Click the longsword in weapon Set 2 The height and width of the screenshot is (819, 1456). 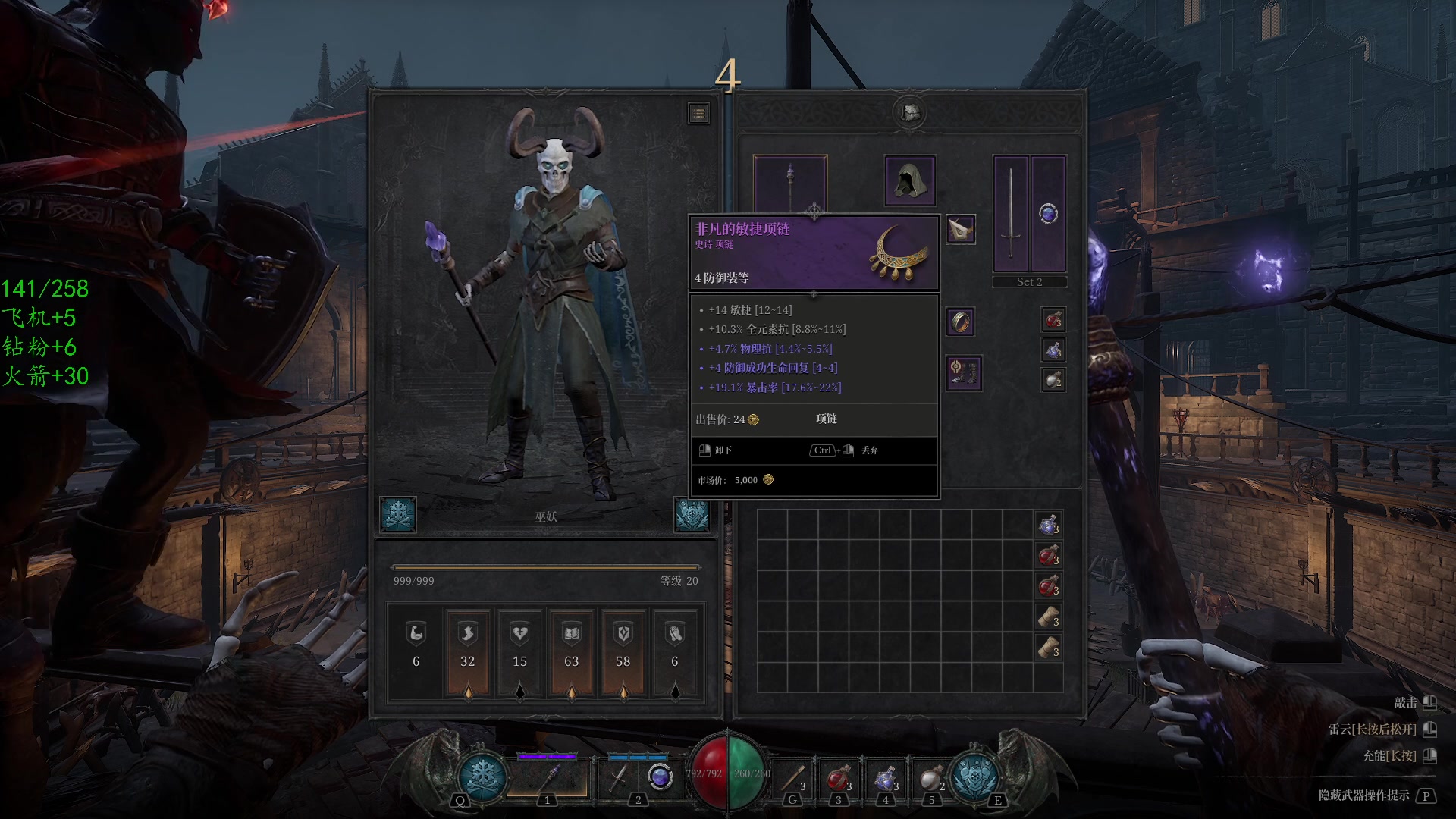[x=1011, y=213]
